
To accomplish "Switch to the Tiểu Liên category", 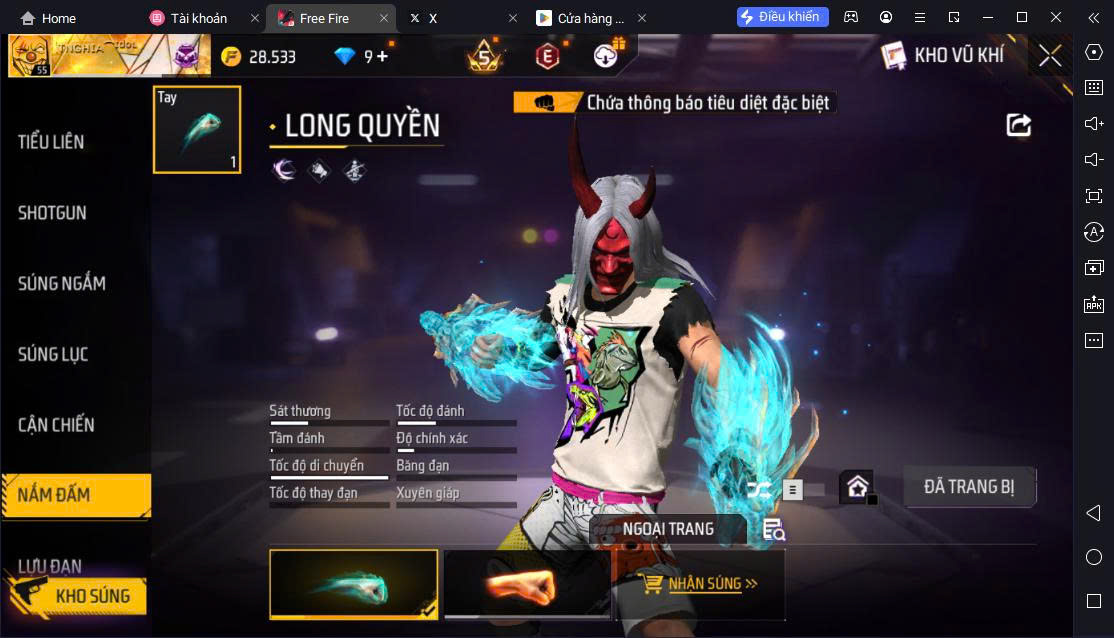I will (51, 142).
